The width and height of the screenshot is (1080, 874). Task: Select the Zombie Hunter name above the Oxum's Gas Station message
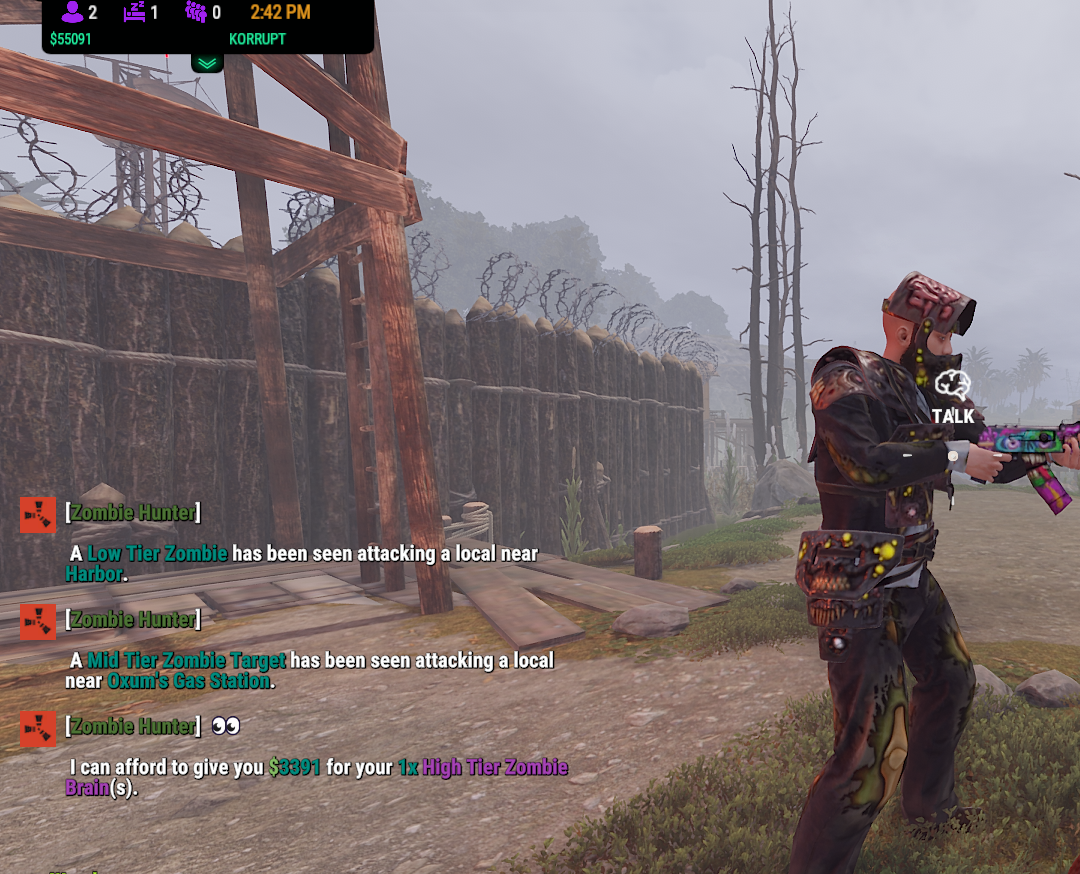[x=133, y=620]
